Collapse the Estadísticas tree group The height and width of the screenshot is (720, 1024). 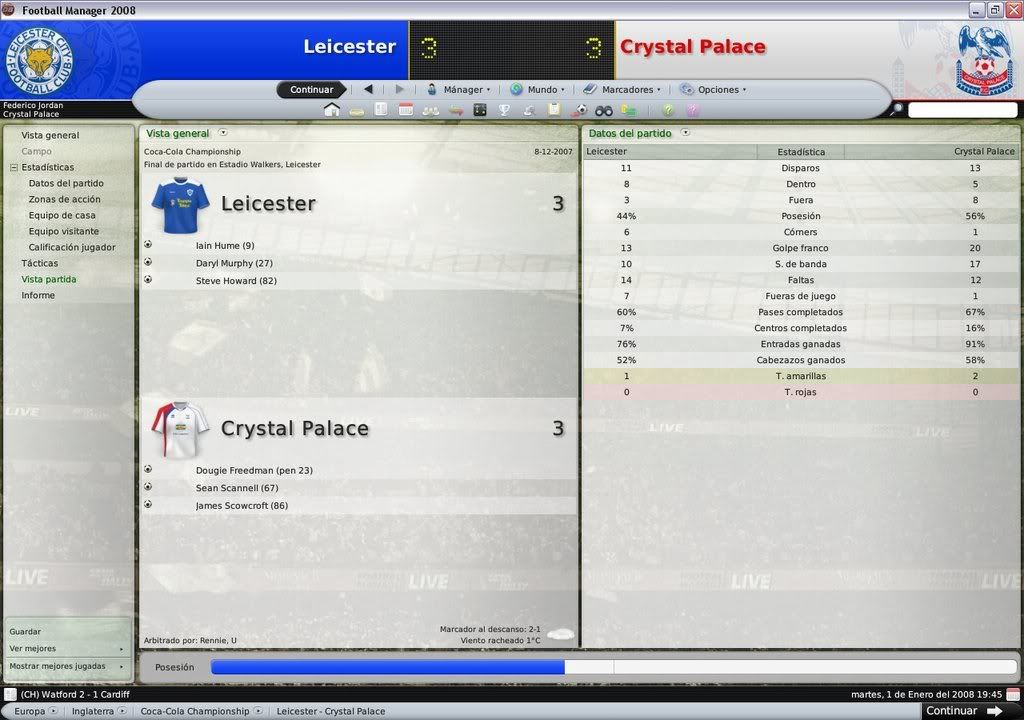[13, 168]
